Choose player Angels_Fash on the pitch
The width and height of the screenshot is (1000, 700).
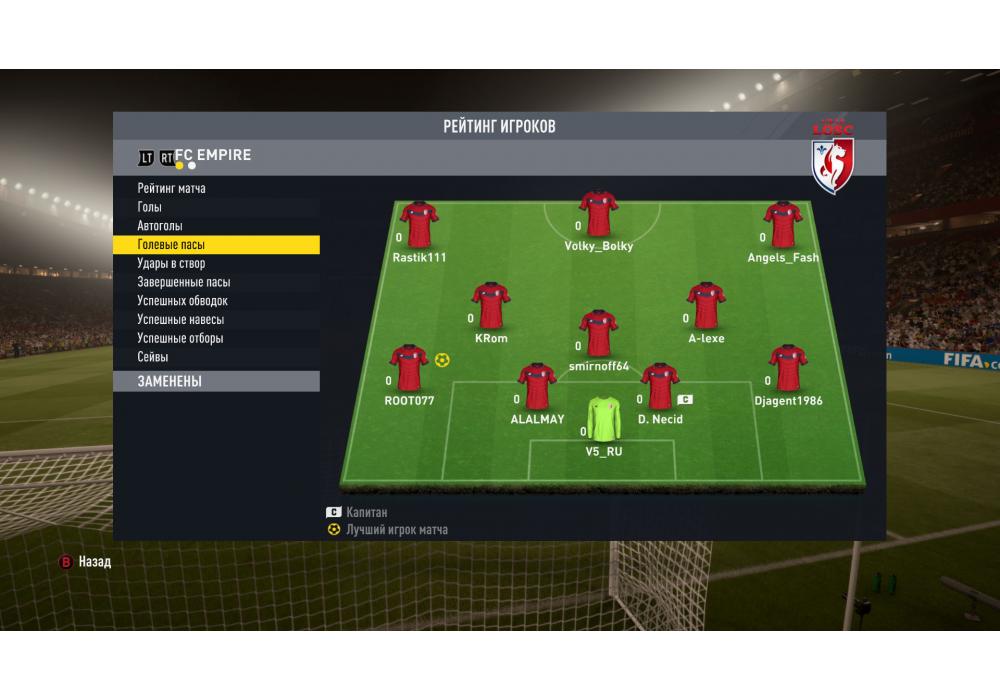point(783,225)
